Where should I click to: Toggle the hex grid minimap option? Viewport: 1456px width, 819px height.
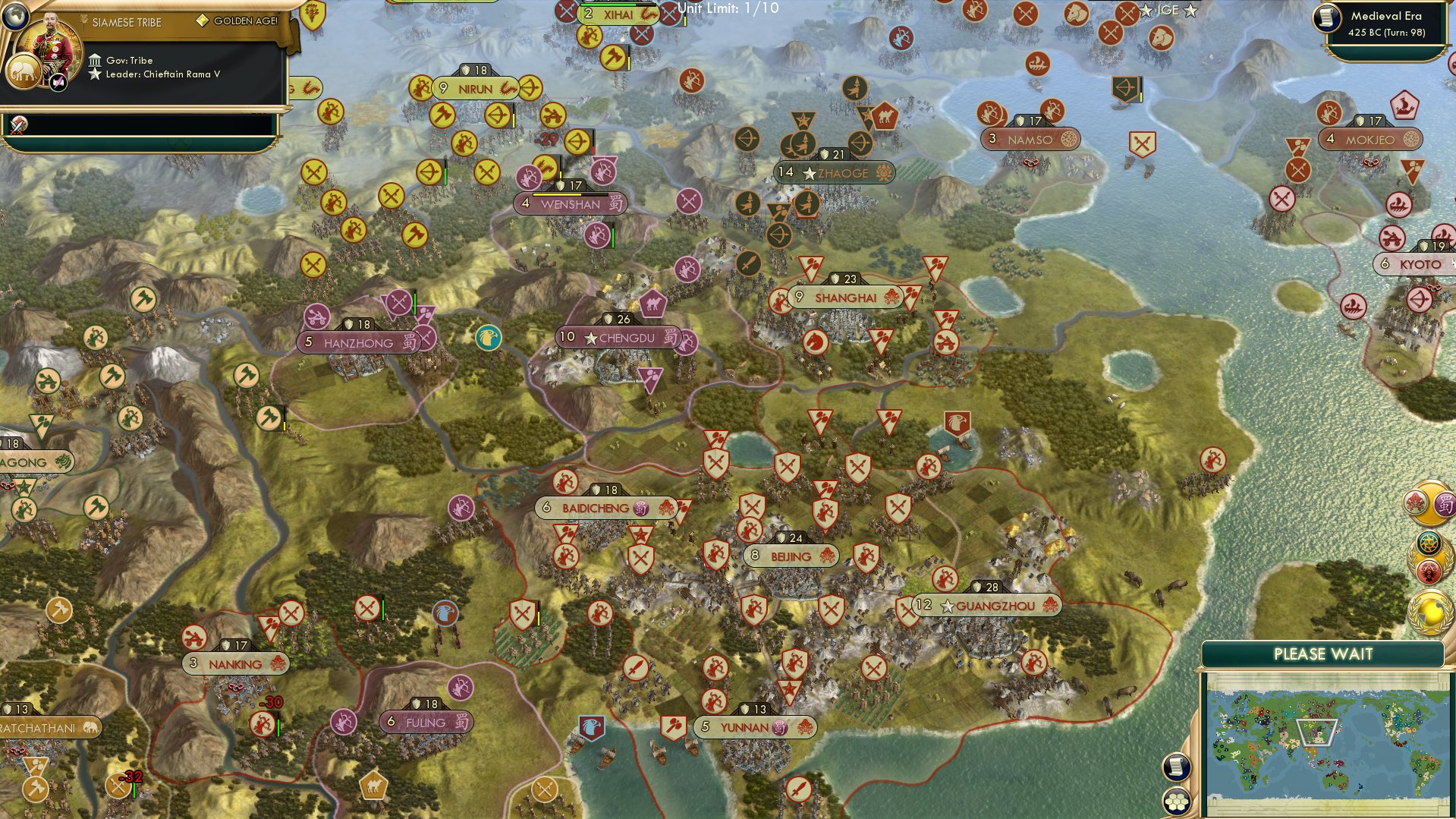click(x=1175, y=801)
